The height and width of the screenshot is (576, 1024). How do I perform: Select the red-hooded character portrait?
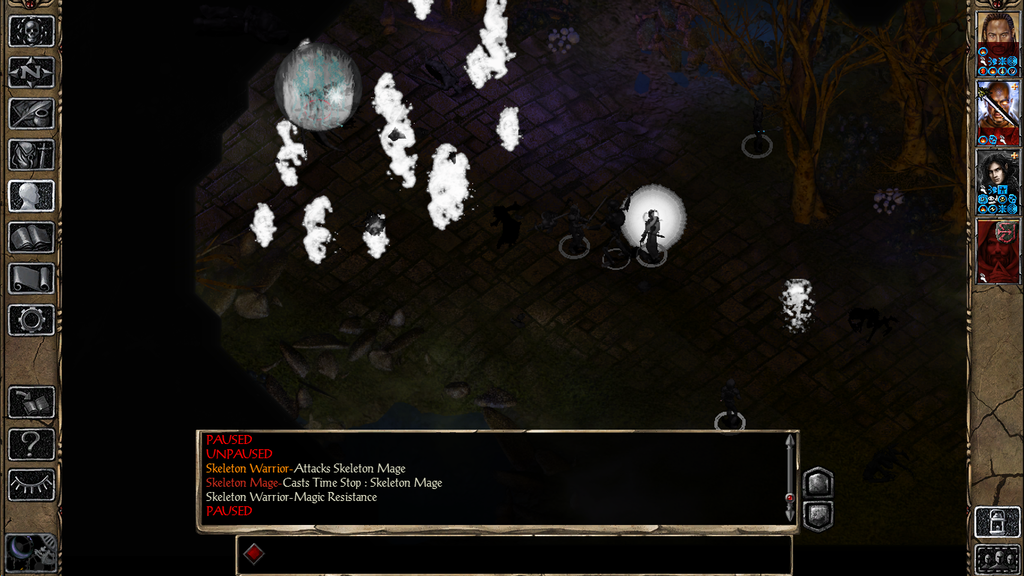point(997,250)
